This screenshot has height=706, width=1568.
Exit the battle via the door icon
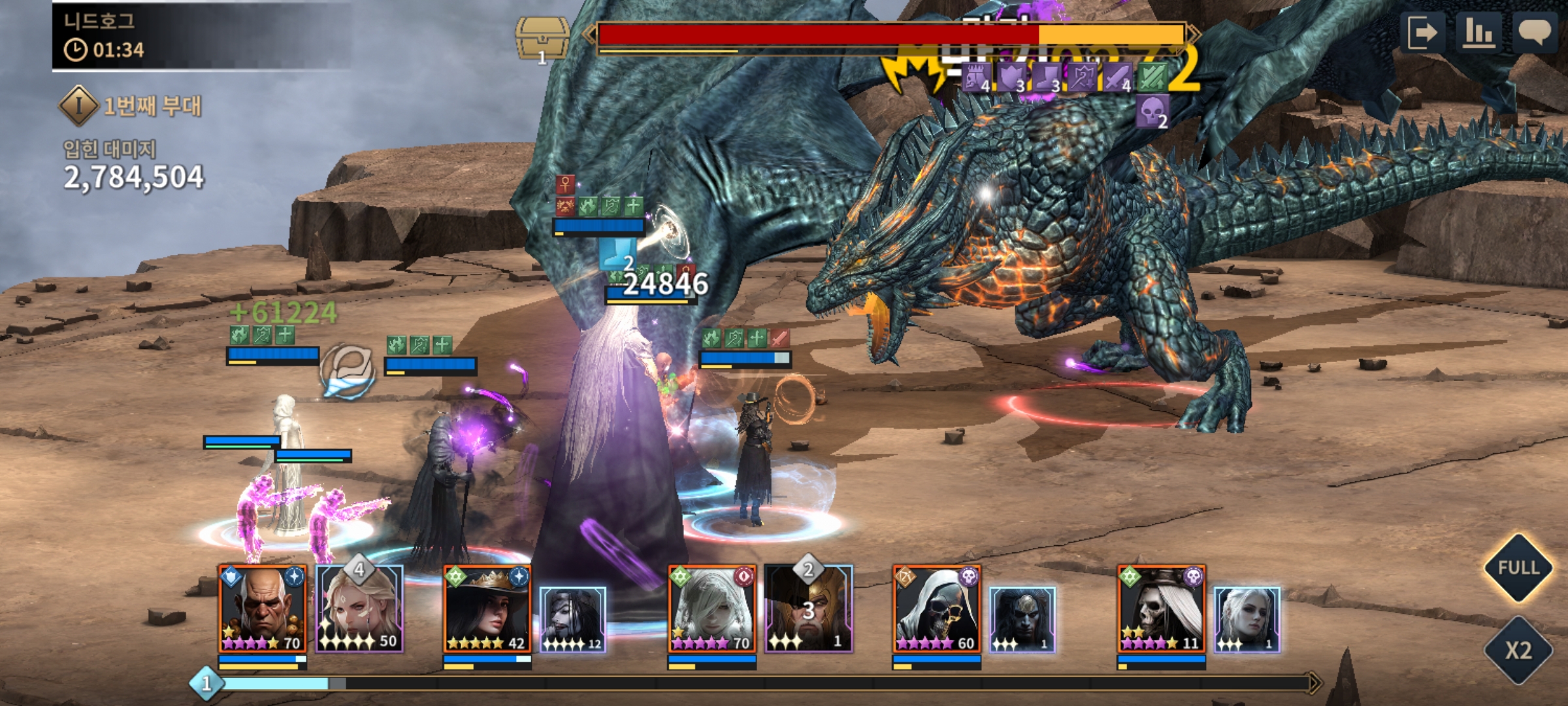tap(1423, 32)
